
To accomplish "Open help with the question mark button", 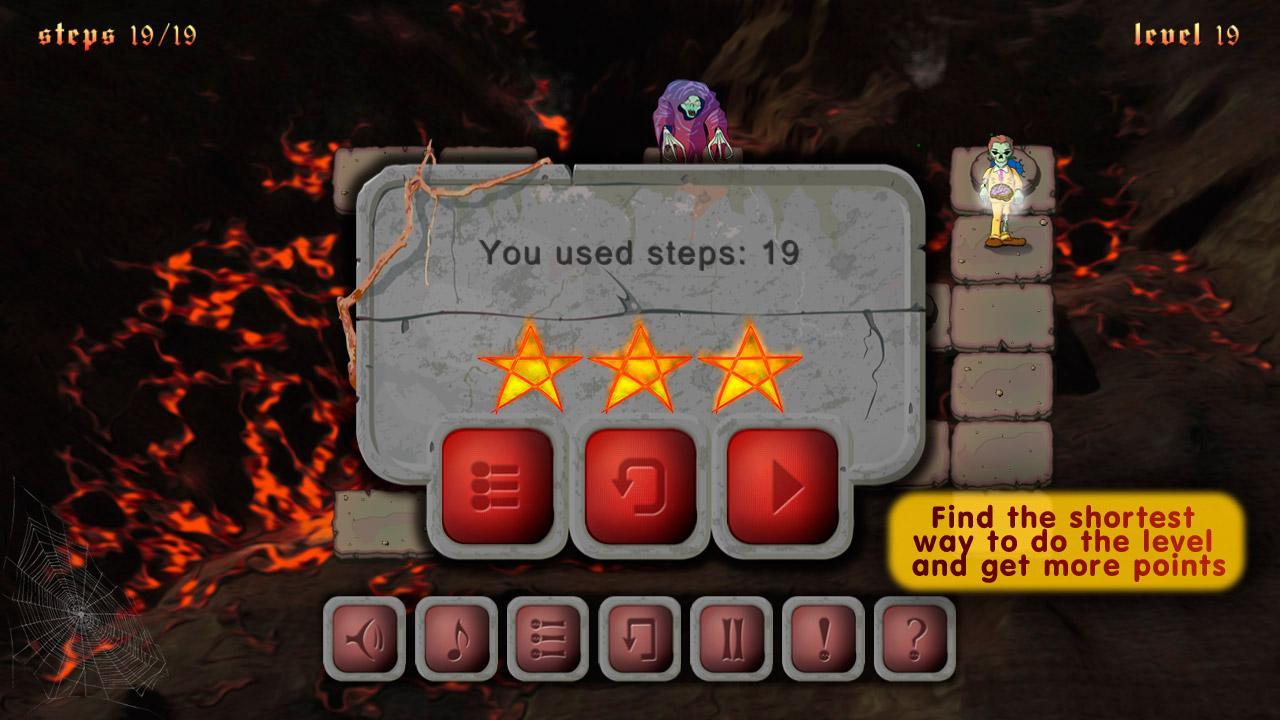I will click(914, 638).
